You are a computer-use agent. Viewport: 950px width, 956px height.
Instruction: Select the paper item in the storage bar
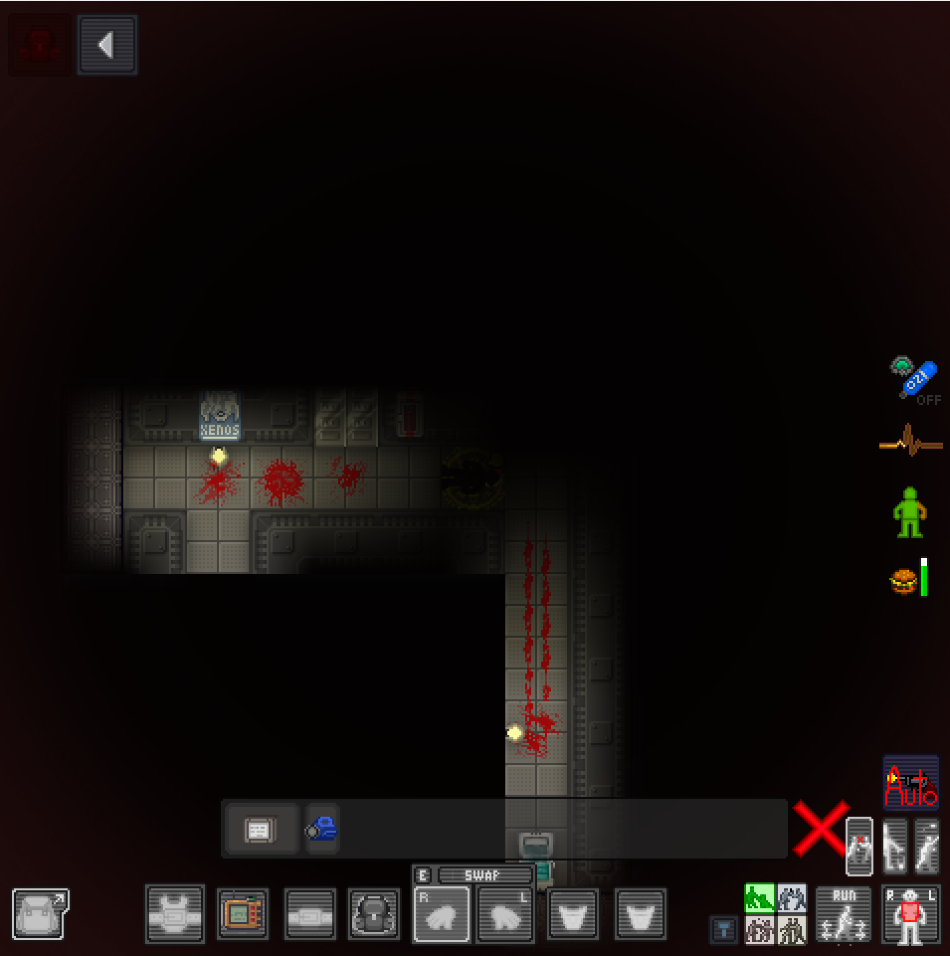pyautogui.click(x=259, y=829)
